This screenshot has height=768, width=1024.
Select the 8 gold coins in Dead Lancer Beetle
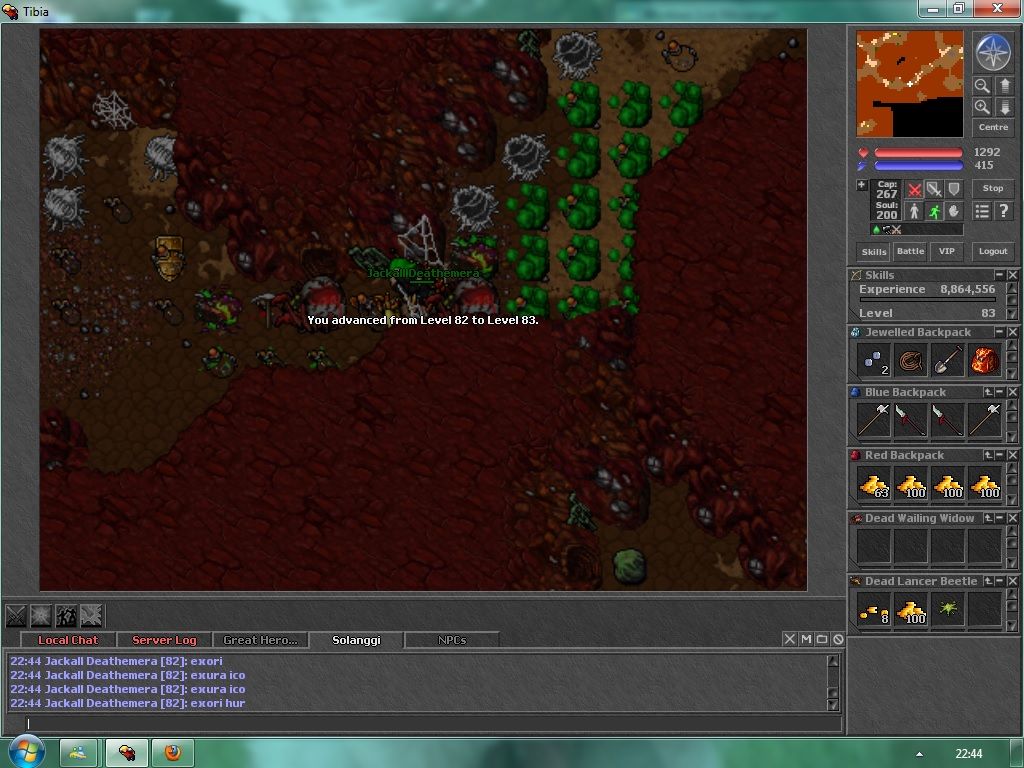[x=874, y=609]
